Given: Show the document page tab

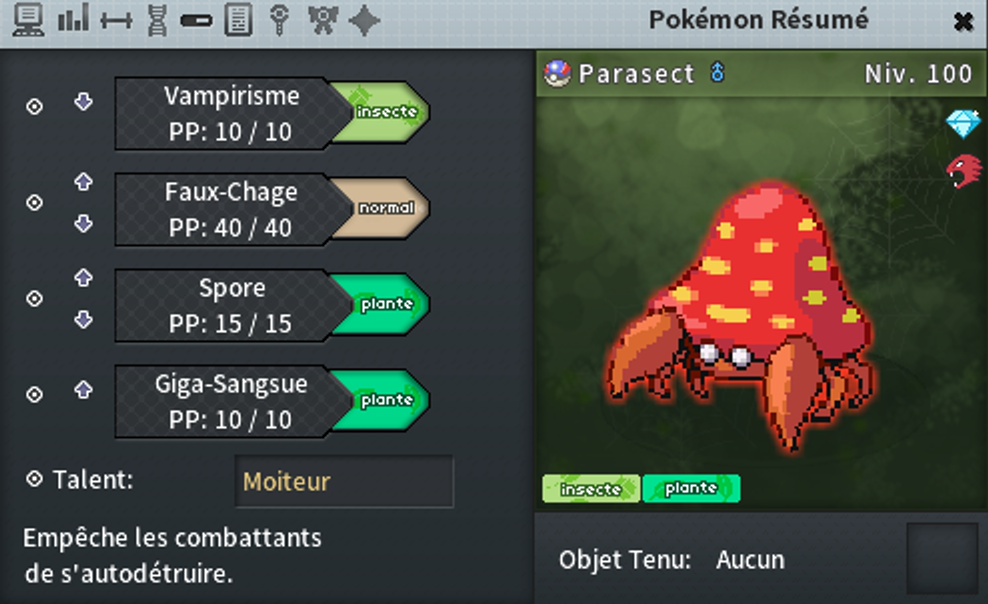Looking at the screenshot, I should point(238,20).
